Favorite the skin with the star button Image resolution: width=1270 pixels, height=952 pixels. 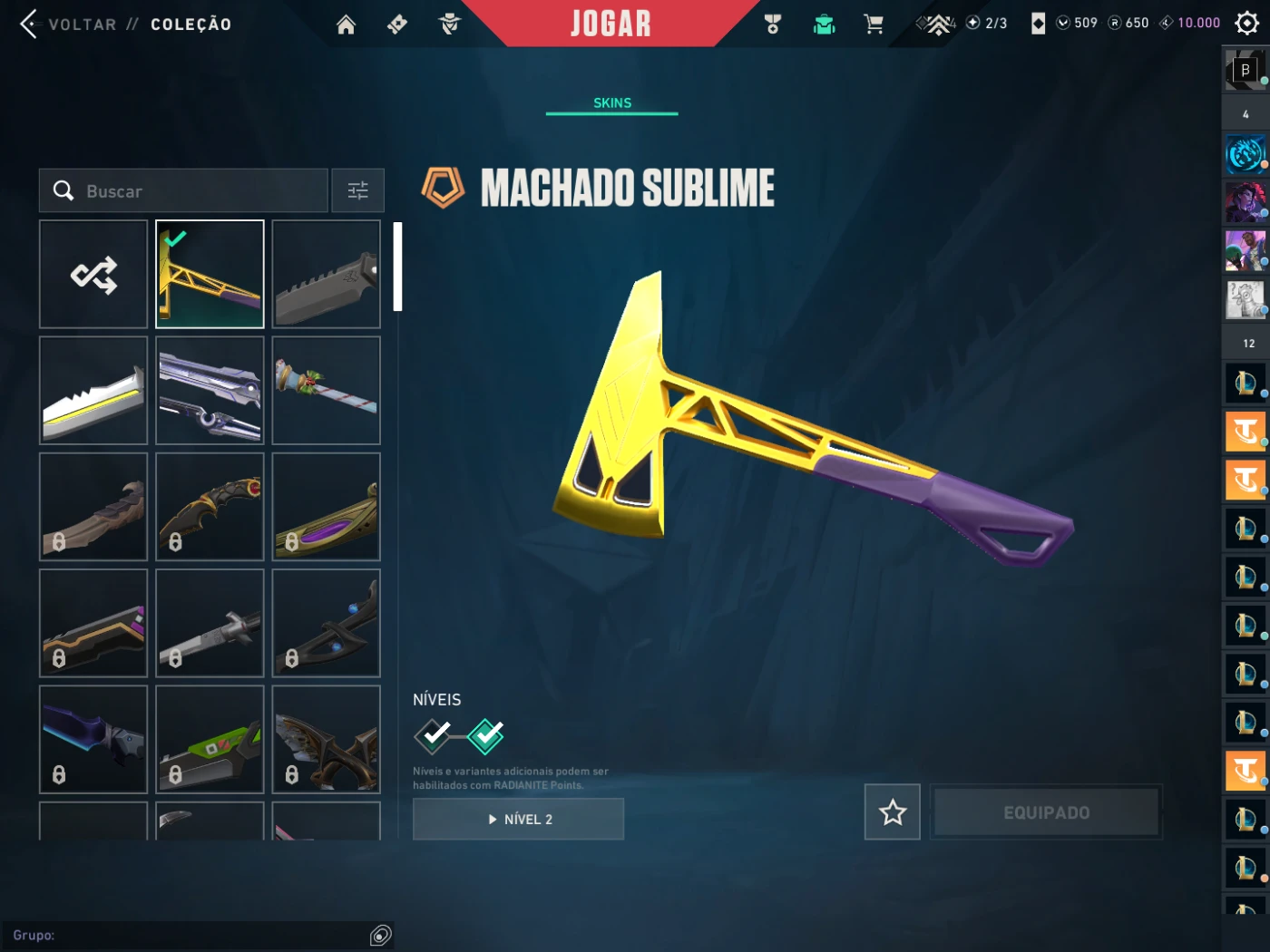tap(893, 812)
